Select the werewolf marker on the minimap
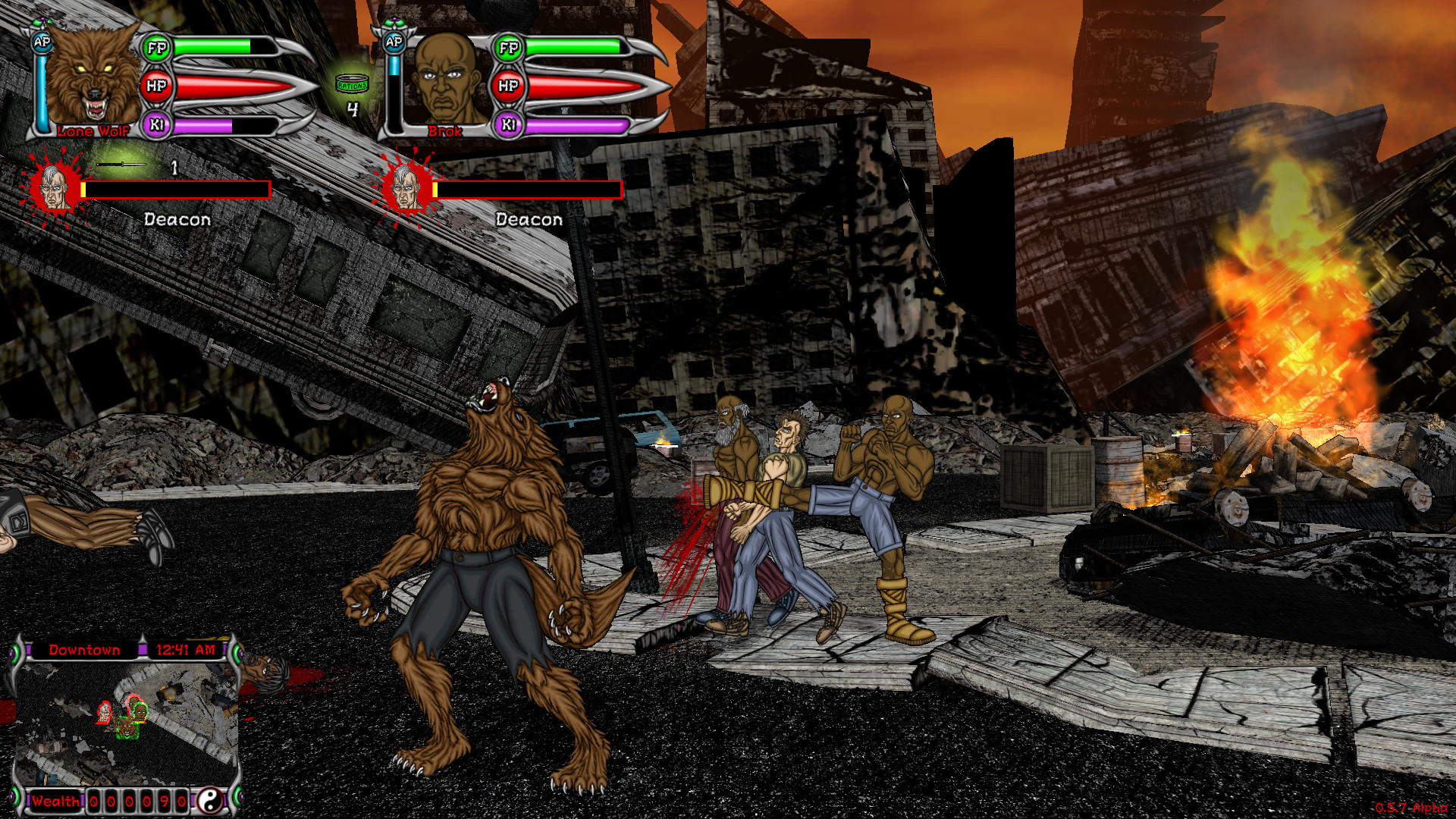Image resolution: width=1456 pixels, height=819 pixels. (x=127, y=729)
